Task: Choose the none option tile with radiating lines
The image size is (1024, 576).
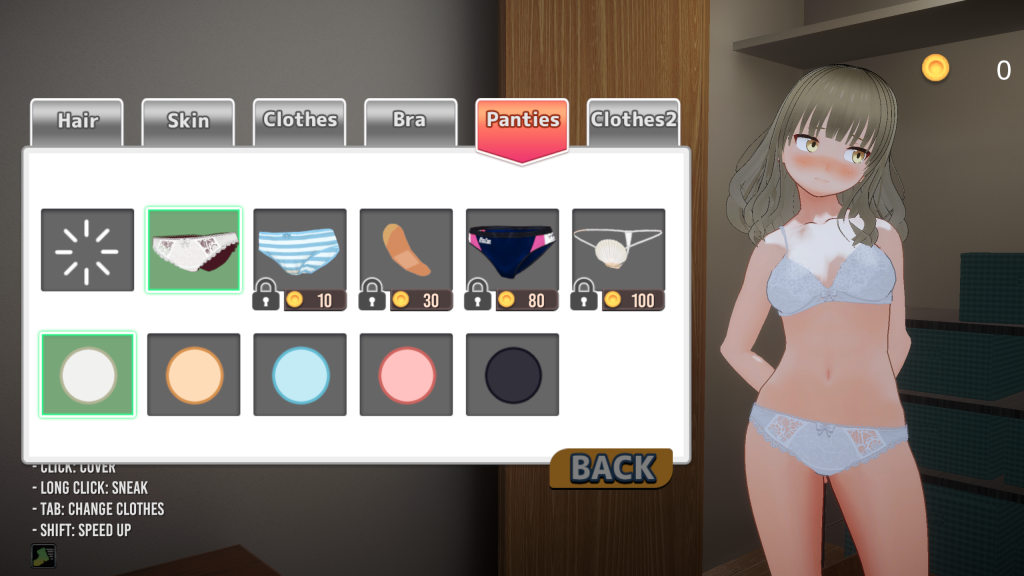Action: pyautogui.click(x=87, y=250)
